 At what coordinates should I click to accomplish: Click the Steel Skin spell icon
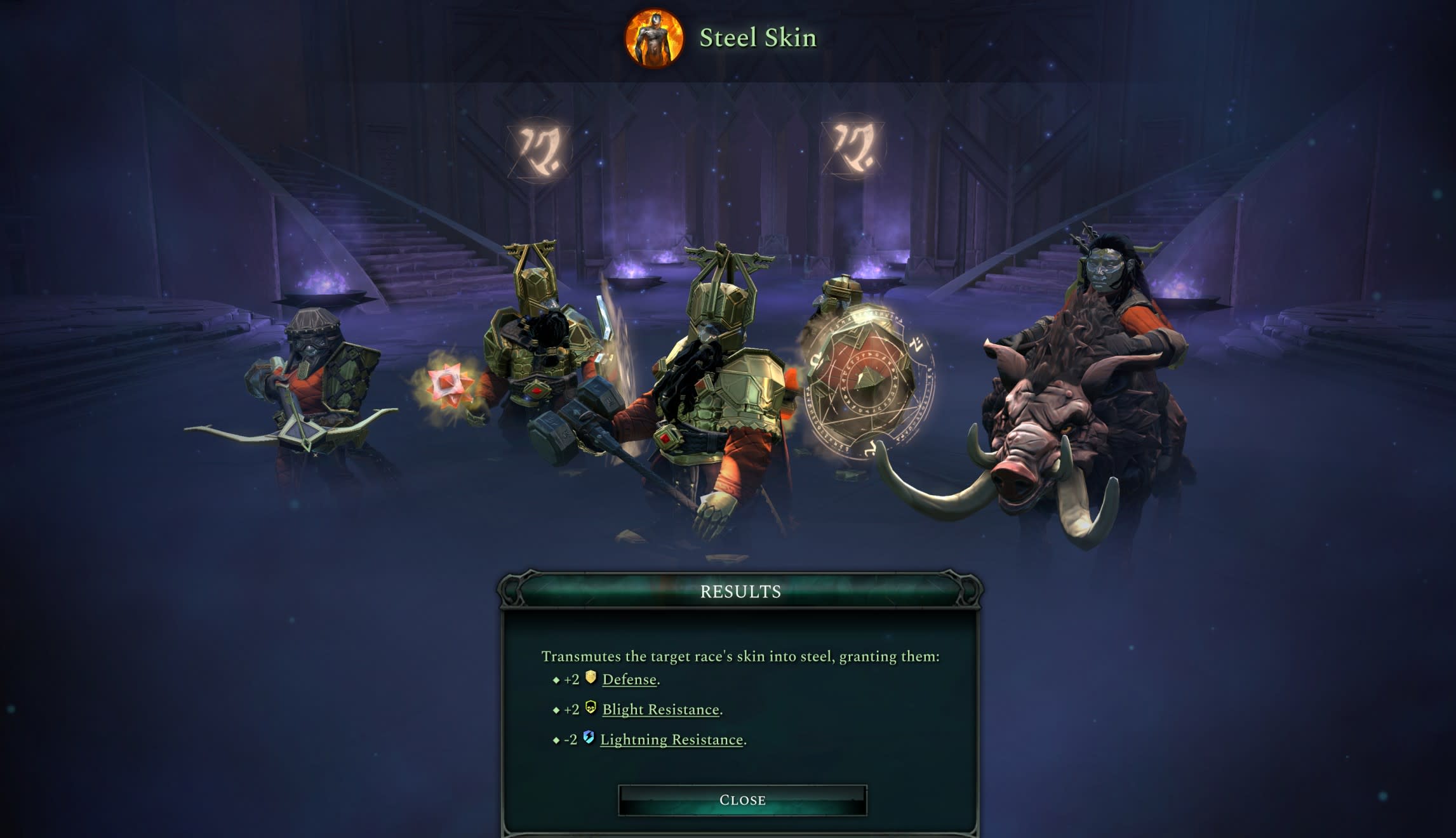point(654,37)
